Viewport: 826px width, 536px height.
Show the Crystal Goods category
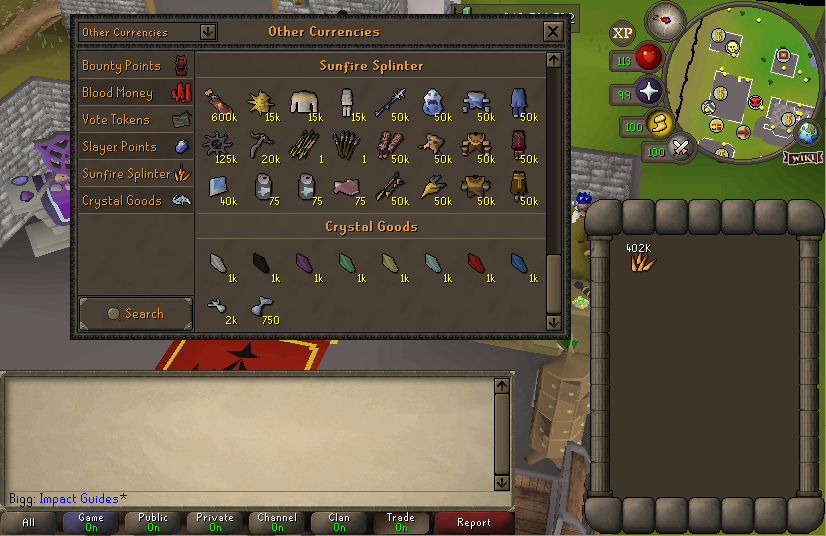click(135, 201)
